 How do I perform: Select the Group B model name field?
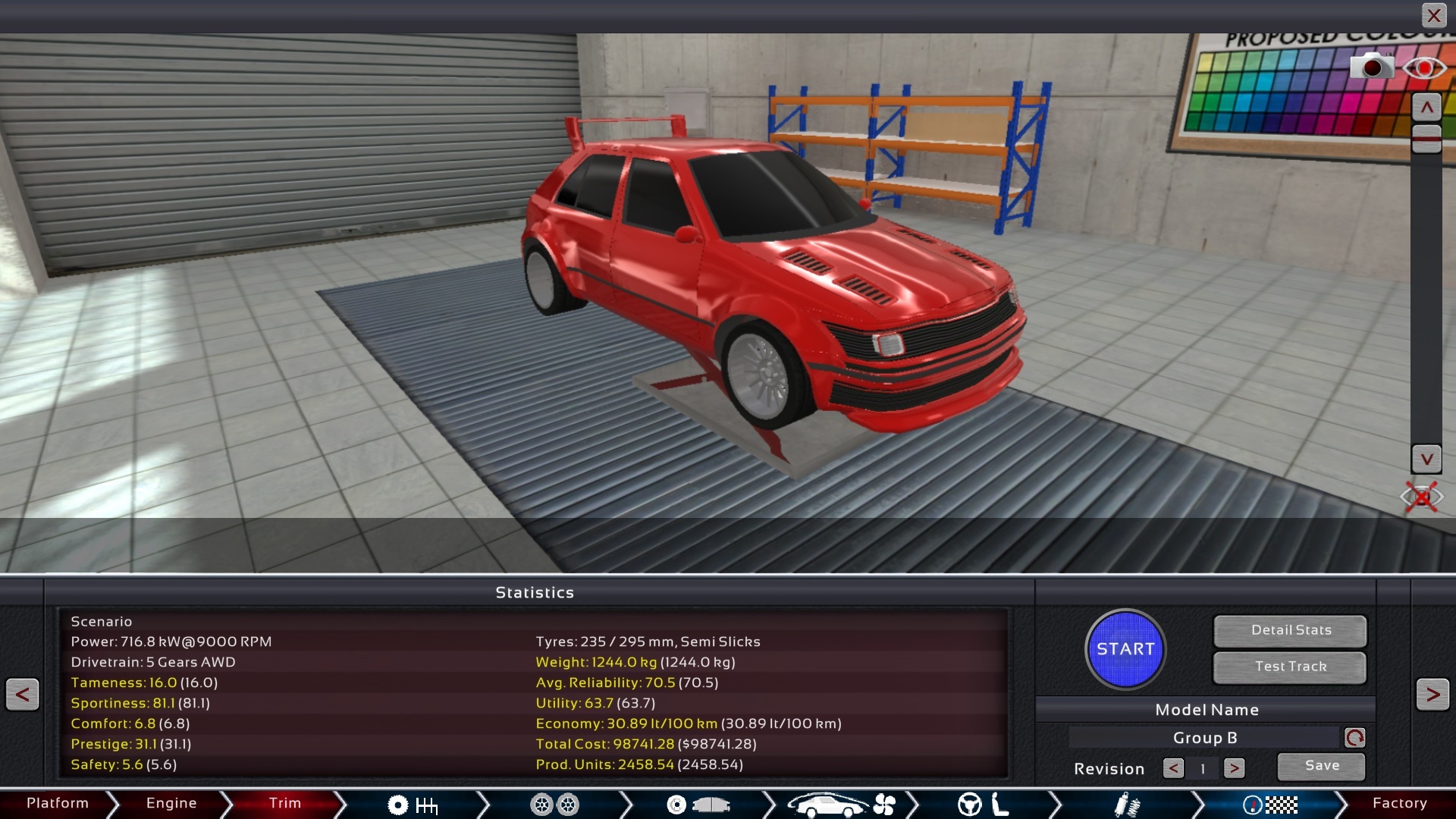[x=1204, y=738]
